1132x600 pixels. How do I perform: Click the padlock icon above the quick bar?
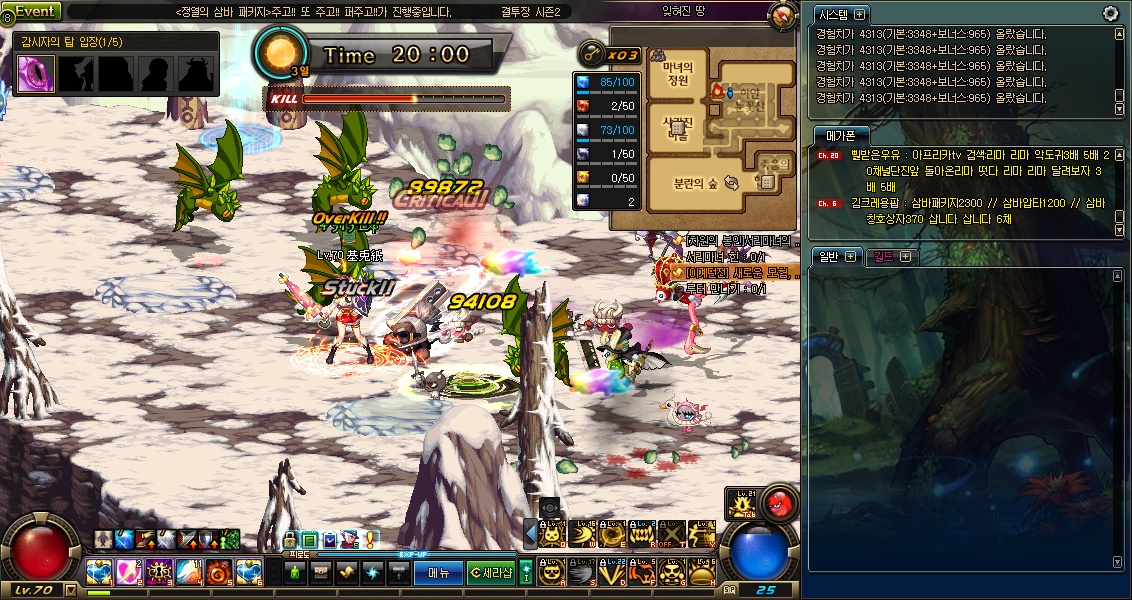291,540
